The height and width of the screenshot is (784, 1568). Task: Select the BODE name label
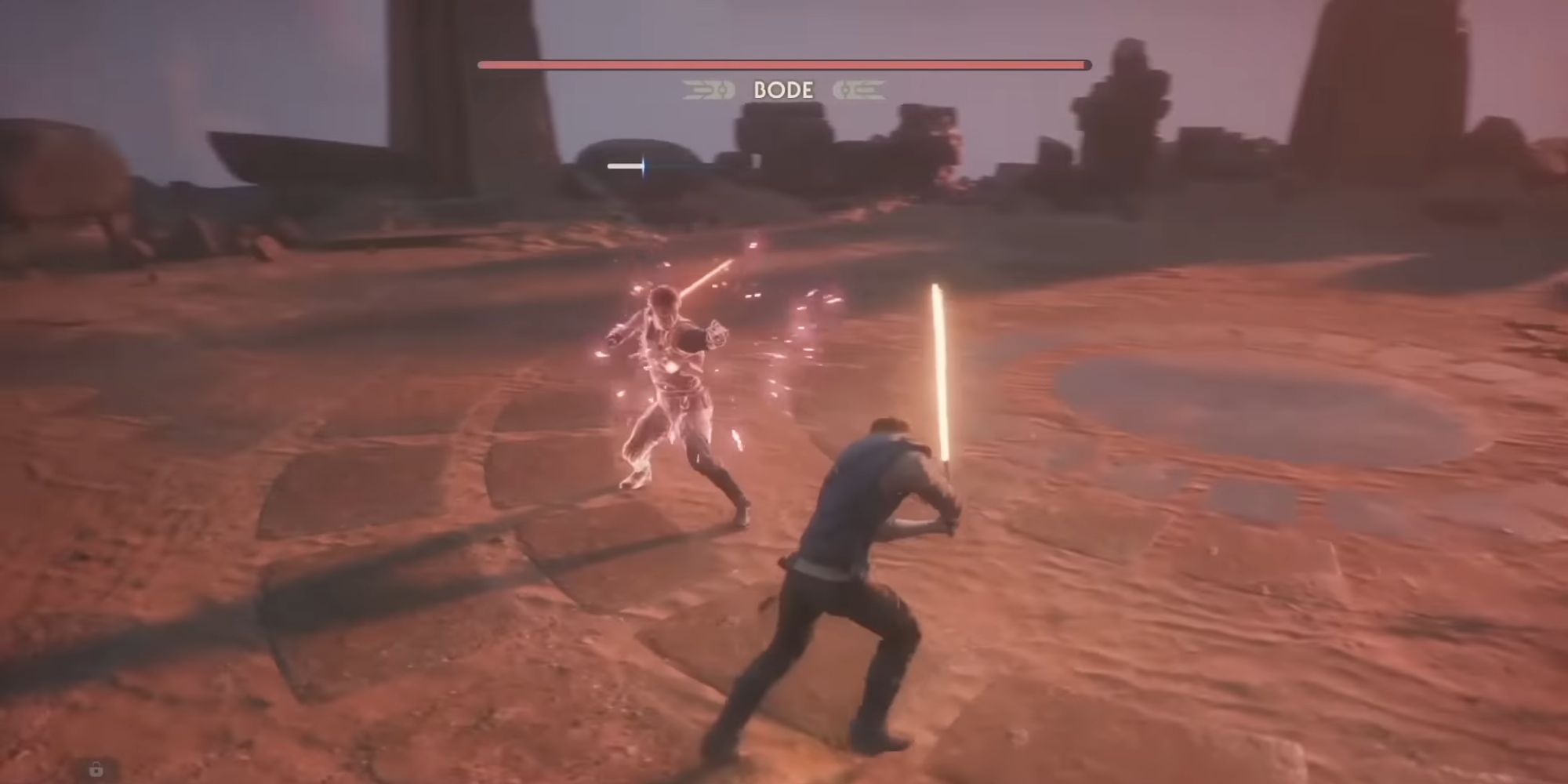(782, 91)
